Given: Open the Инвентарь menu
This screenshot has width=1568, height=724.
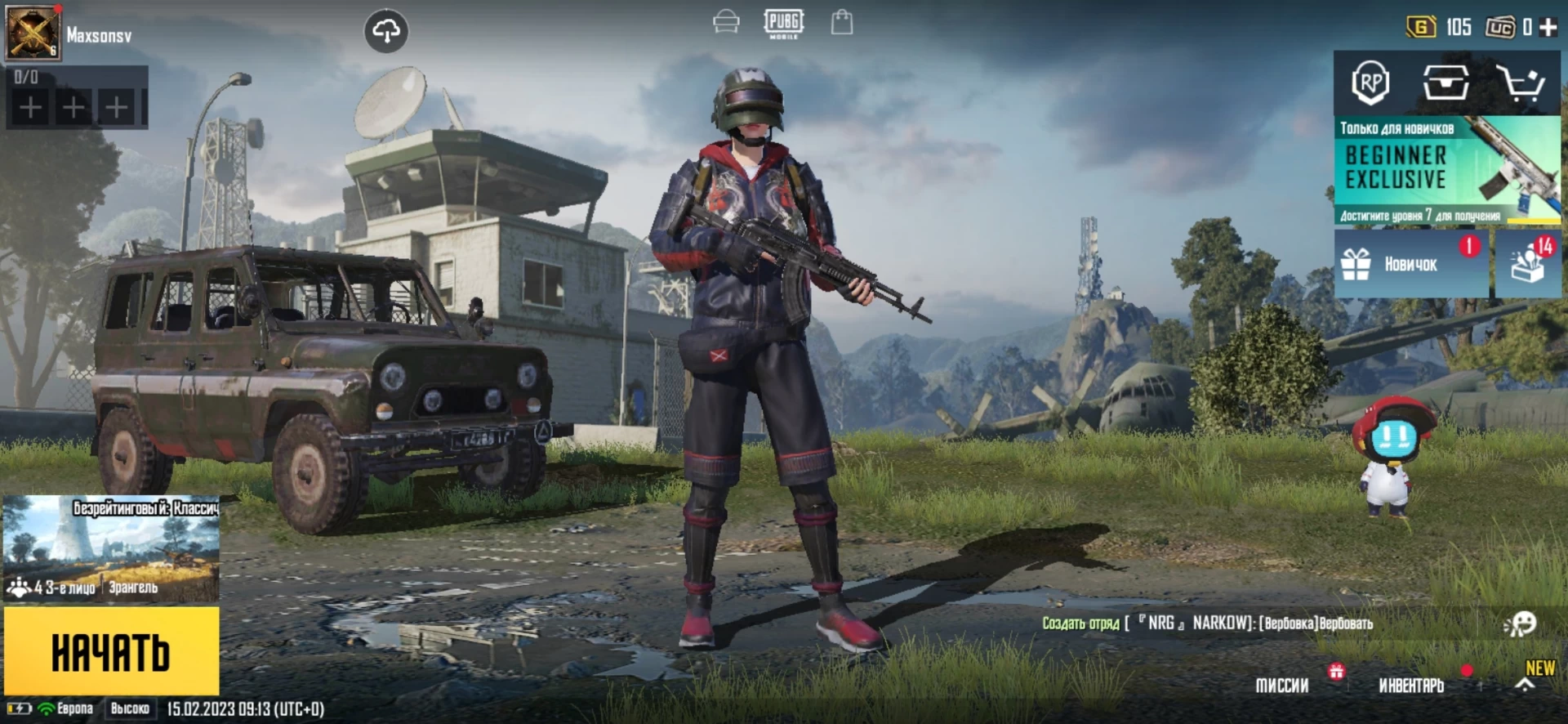Looking at the screenshot, I should click(1411, 686).
